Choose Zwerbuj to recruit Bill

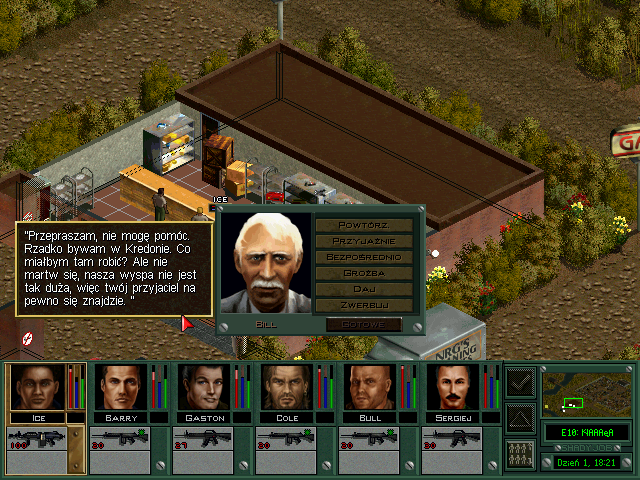364,304
